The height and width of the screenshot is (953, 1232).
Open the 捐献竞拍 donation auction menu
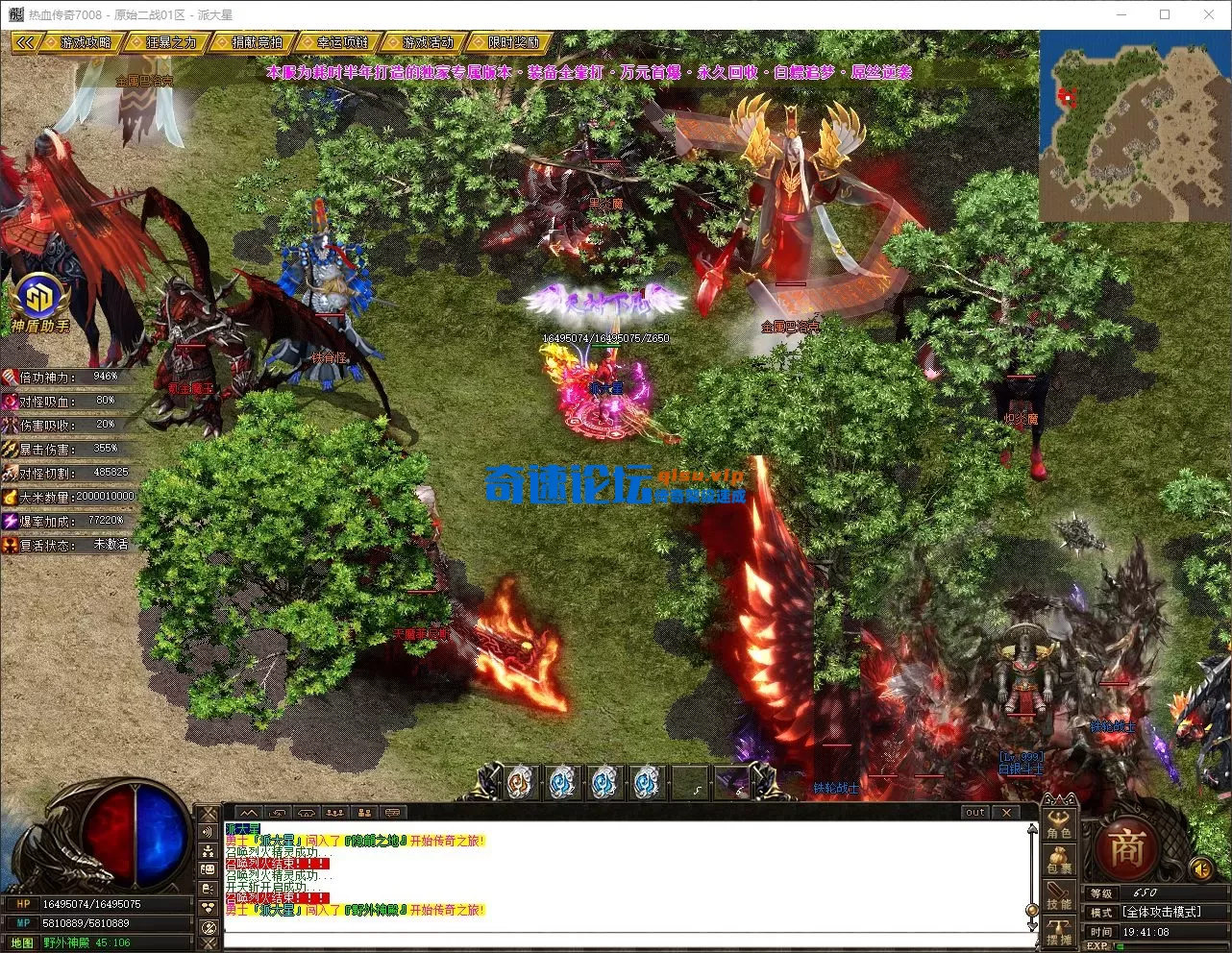257,43
